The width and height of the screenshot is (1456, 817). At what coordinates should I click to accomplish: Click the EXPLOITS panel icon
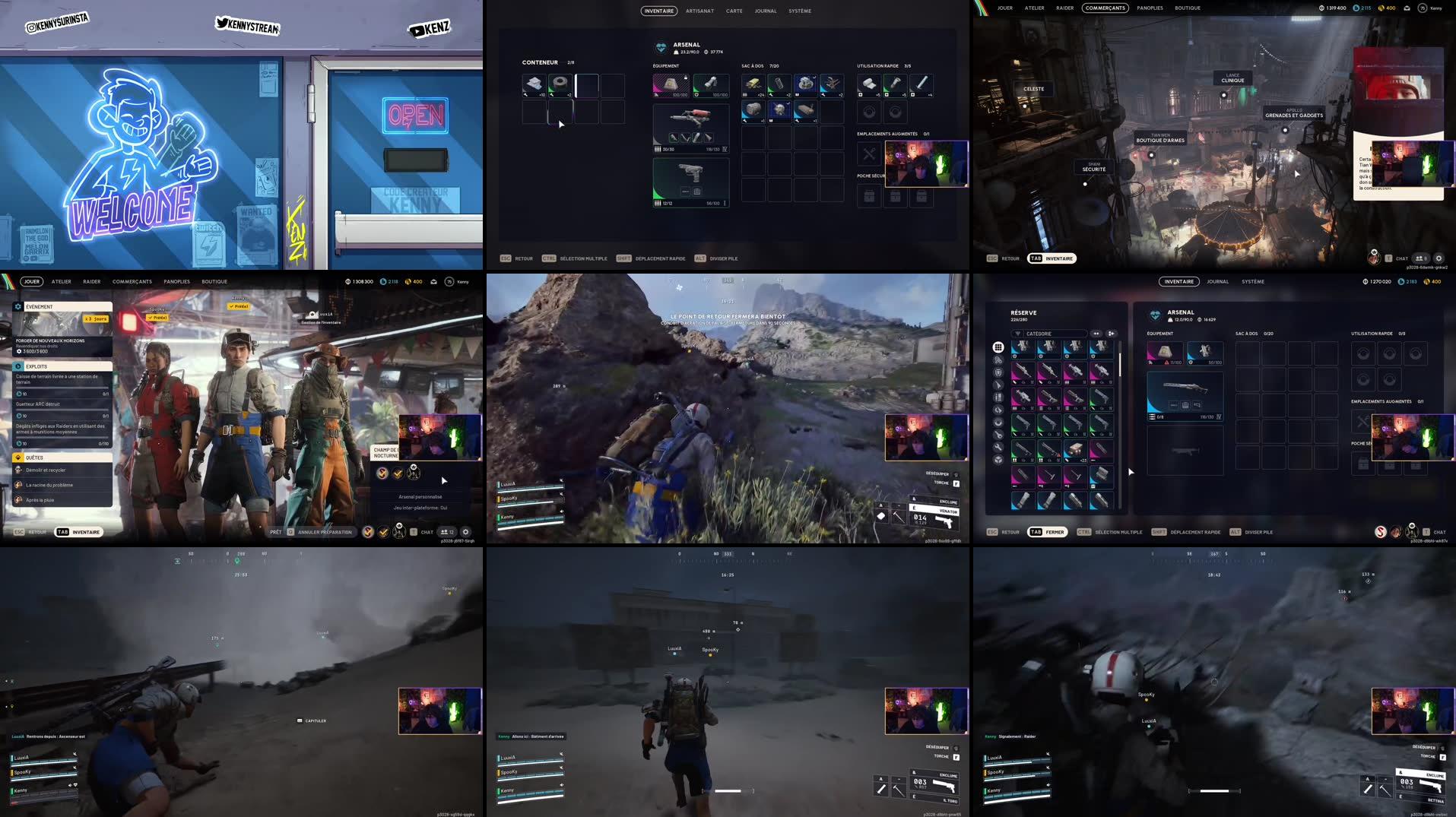pyautogui.click(x=18, y=366)
